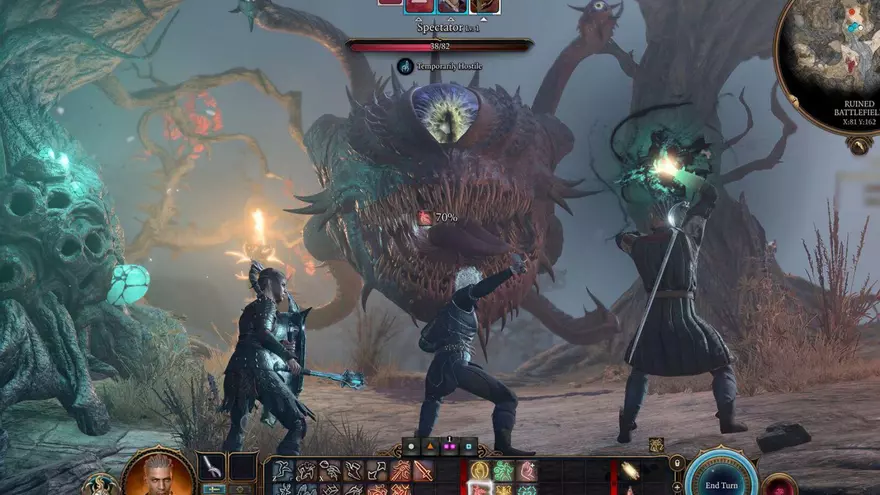880x495 pixels.
Task: Use the glowing orange item in hotbar
Action: click(x=630, y=471)
